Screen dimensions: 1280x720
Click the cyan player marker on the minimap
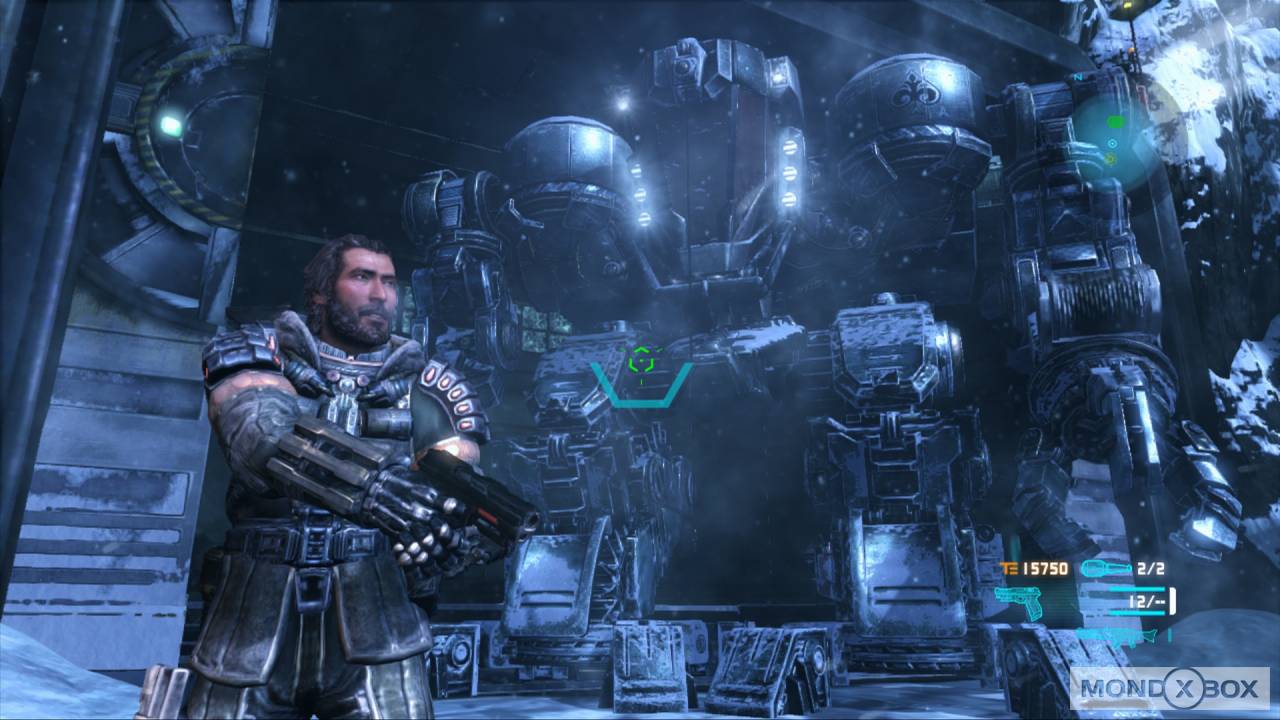(1112, 144)
